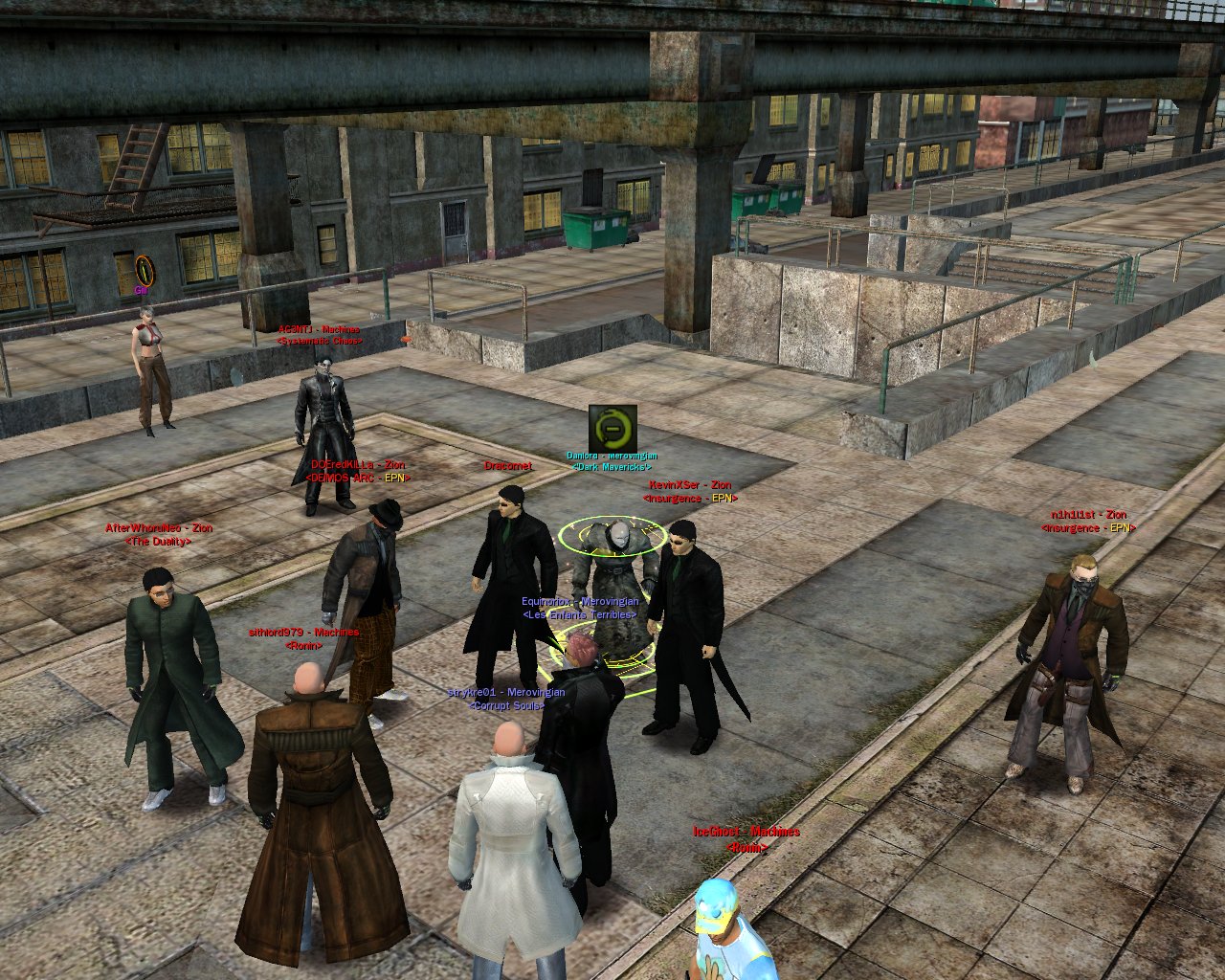Viewport: 1225px width, 980px height.
Task: Select the sithlord979 - Machines name label
Action: click(x=303, y=633)
